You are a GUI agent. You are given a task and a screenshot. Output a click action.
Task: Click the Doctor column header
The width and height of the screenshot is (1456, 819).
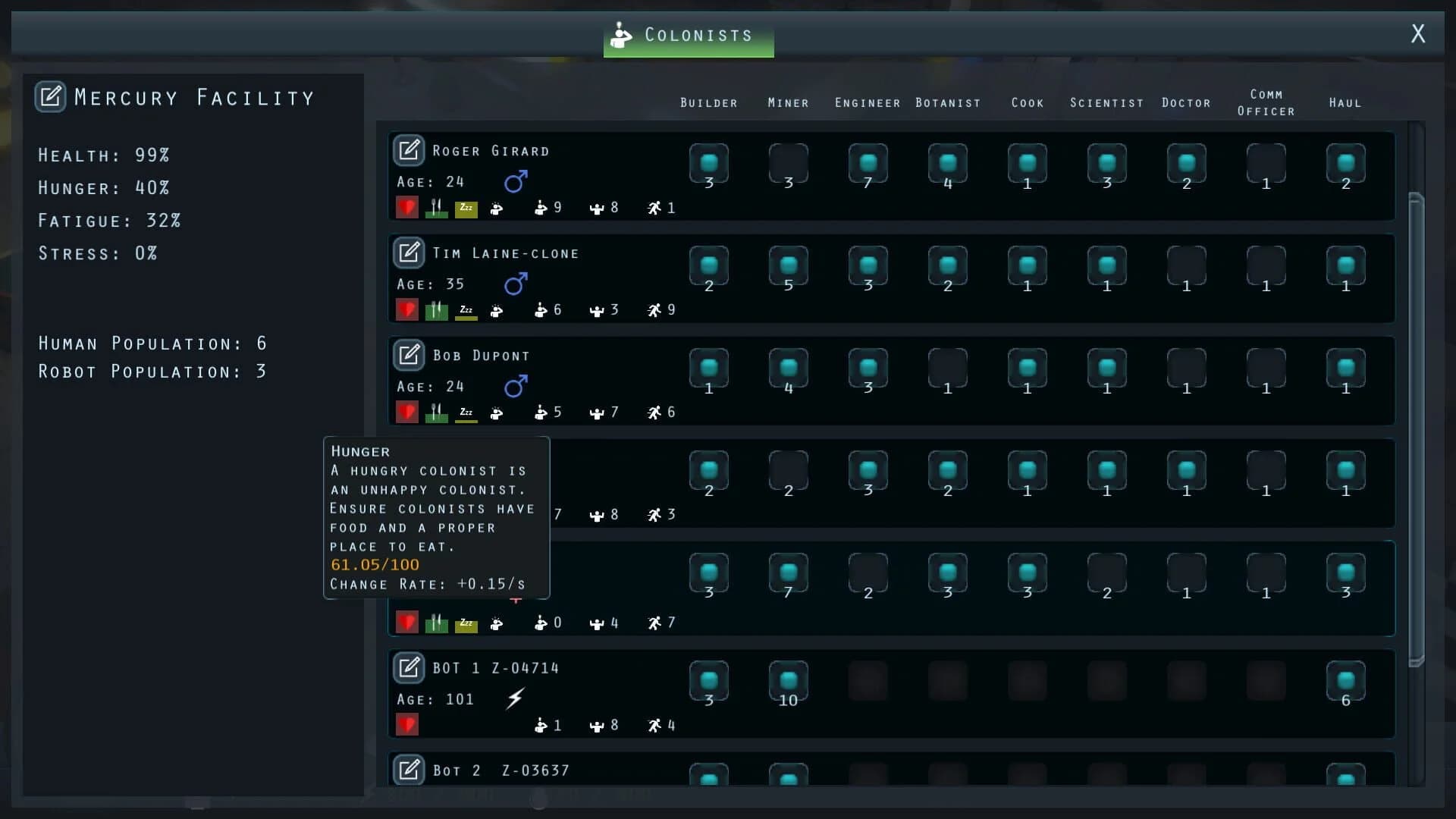[1186, 102]
